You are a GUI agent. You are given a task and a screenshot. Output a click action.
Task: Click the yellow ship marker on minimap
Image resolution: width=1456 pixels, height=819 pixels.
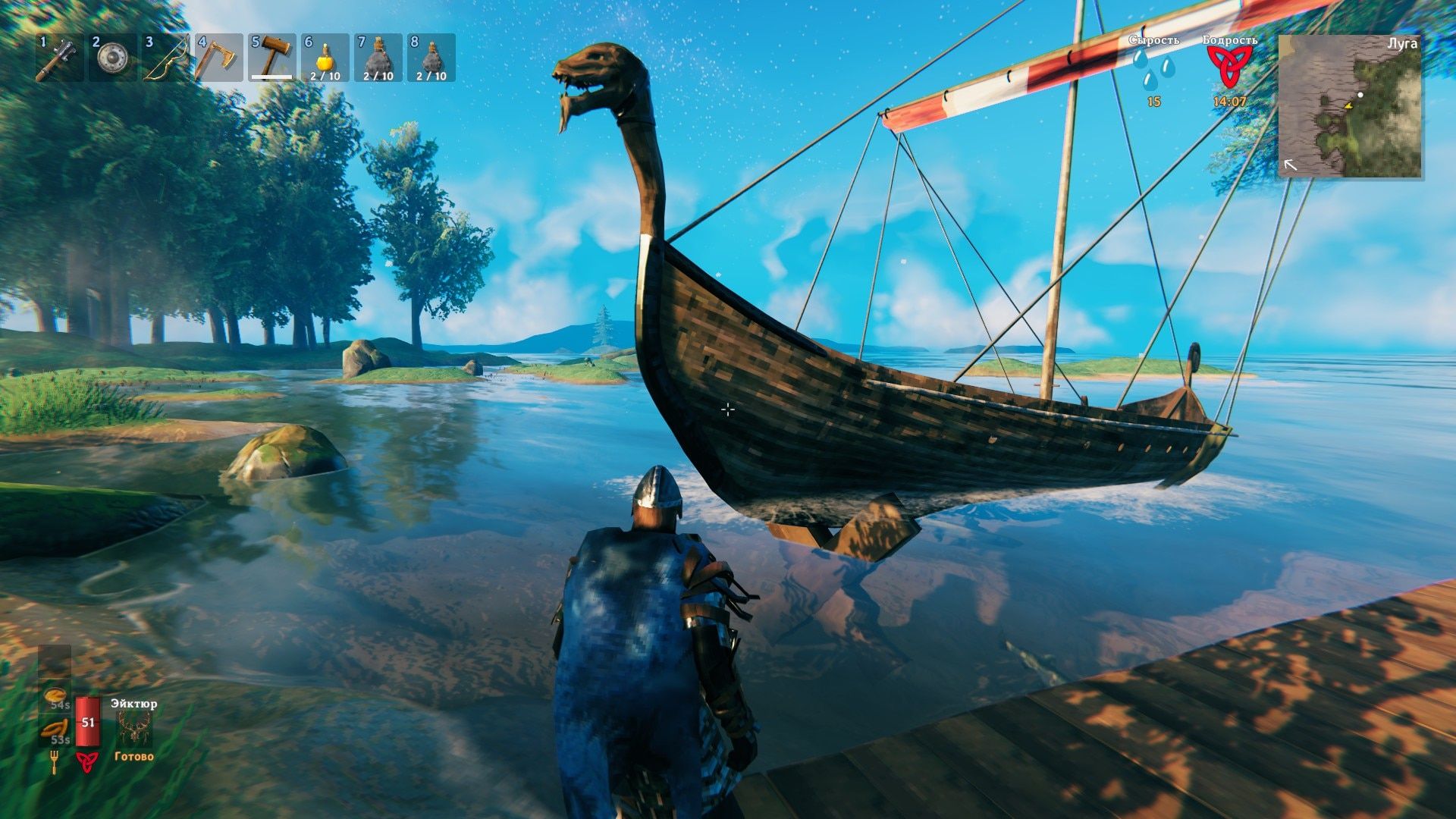(x=1349, y=106)
